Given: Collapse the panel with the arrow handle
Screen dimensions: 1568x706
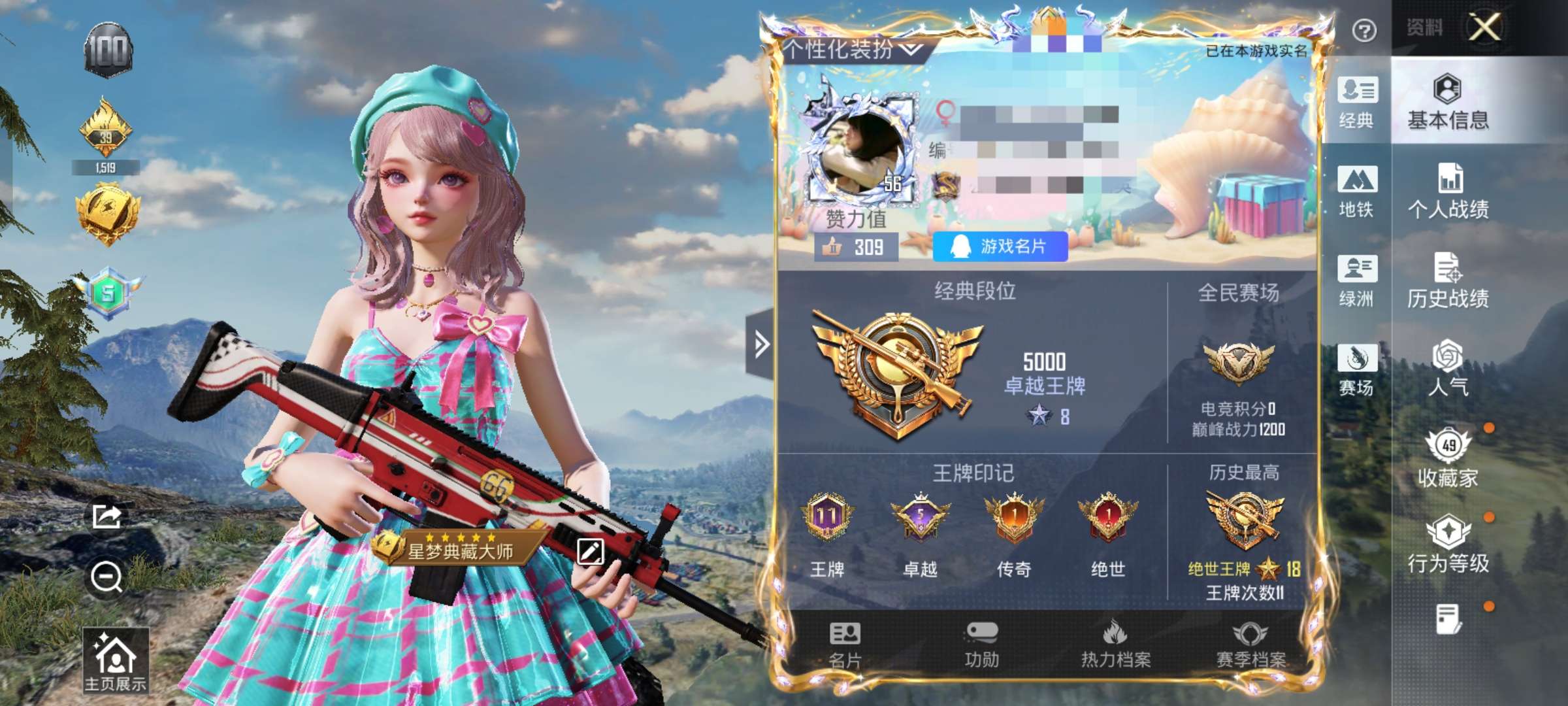Looking at the screenshot, I should click(x=760, y=345).
